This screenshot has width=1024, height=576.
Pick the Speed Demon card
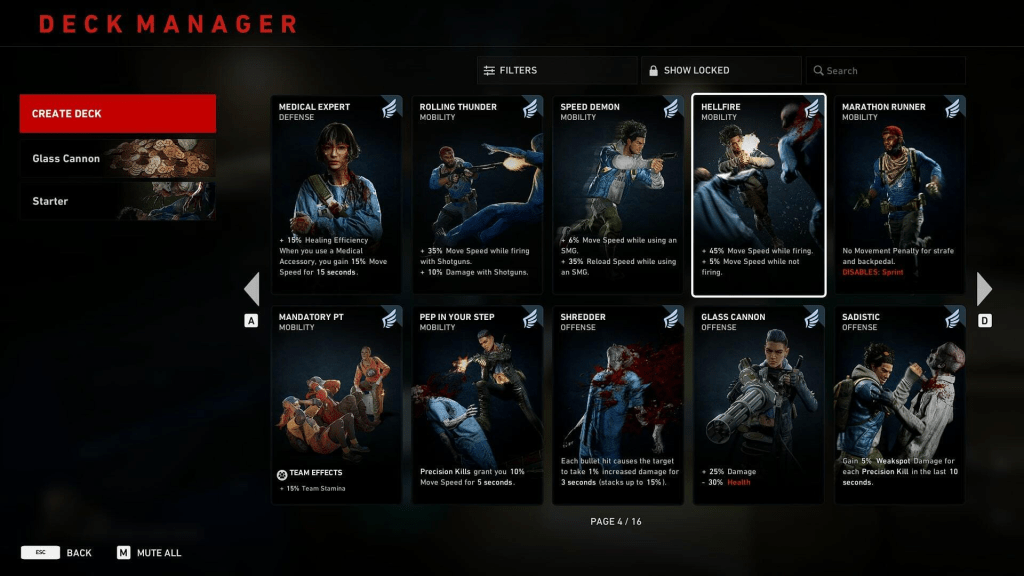point(618,195)
